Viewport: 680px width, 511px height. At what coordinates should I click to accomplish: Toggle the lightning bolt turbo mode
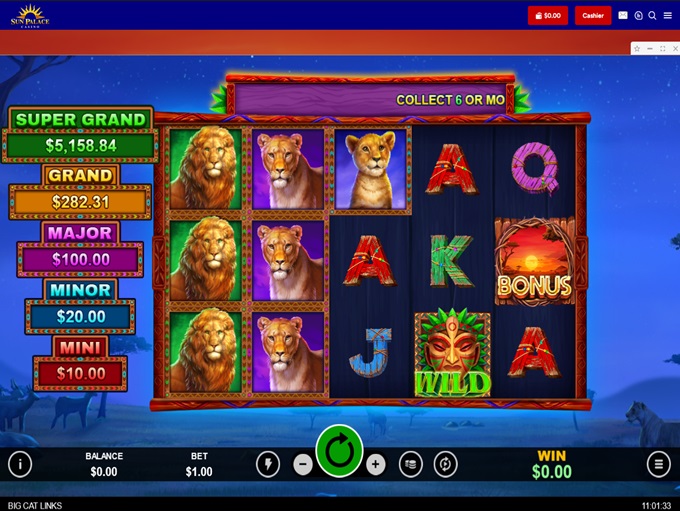pos(268,464)
